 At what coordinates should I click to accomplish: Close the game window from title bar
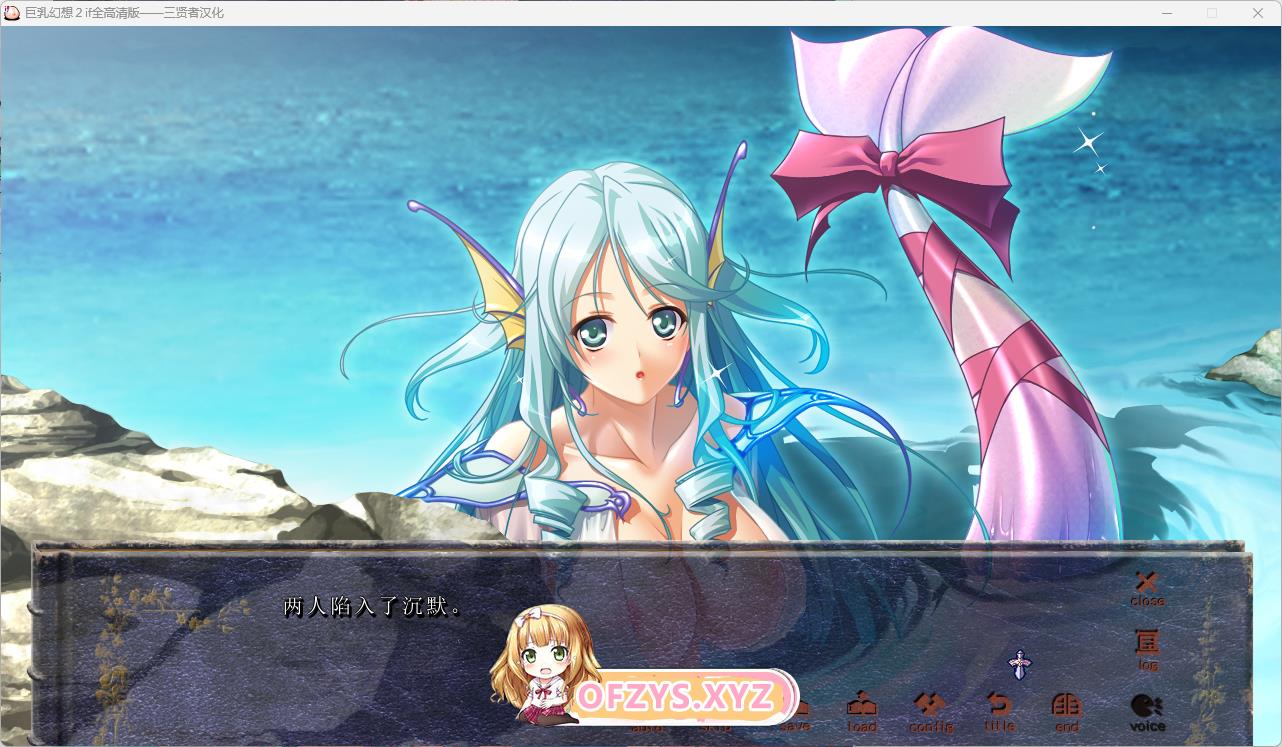1258,13
